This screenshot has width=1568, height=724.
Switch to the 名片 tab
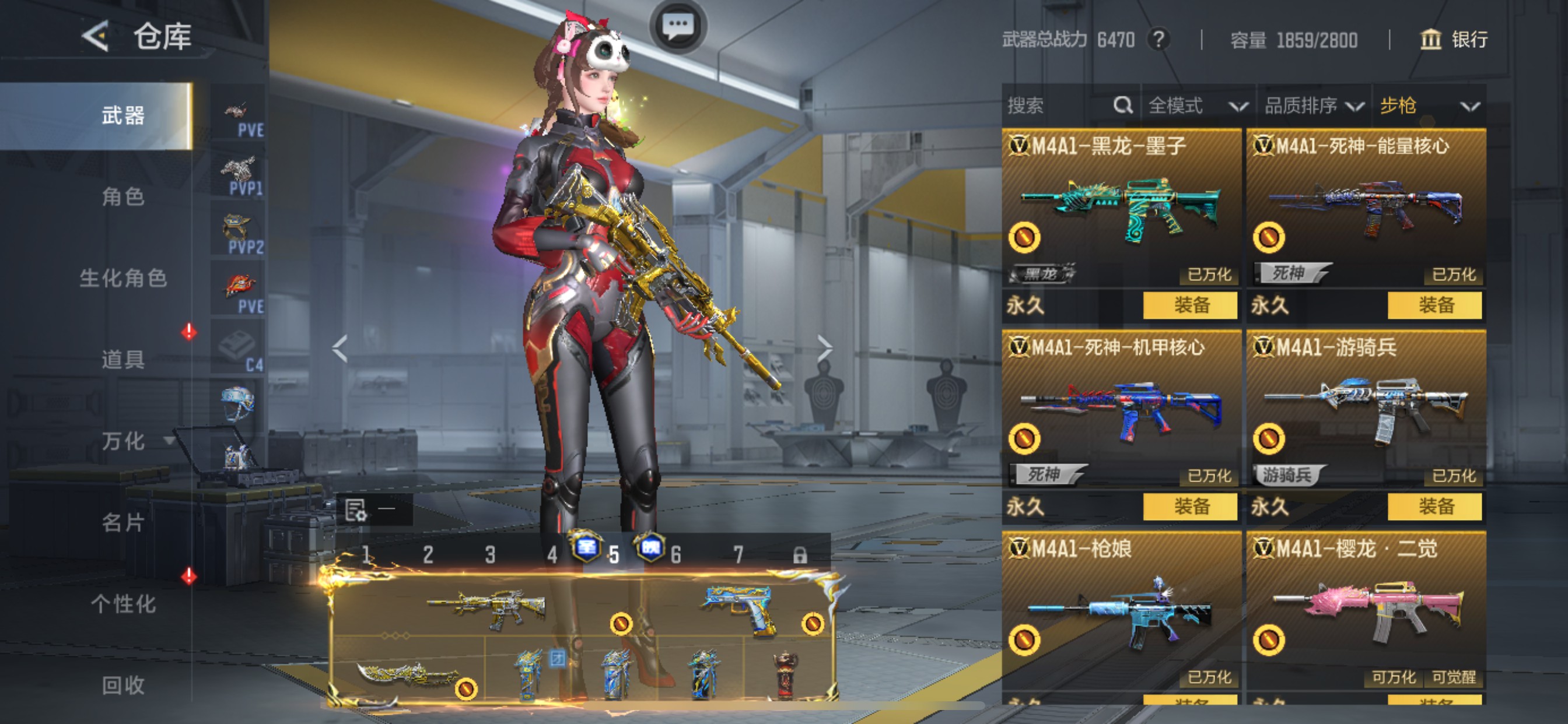pos(123,522)
